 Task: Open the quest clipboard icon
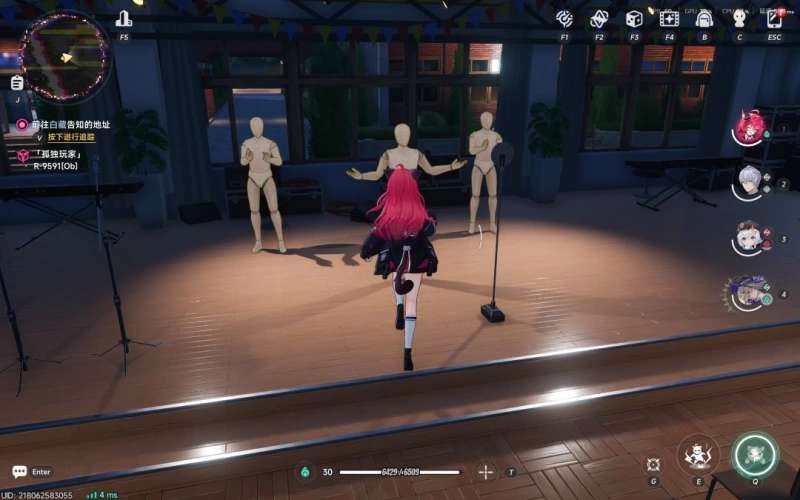coord(18,84)
